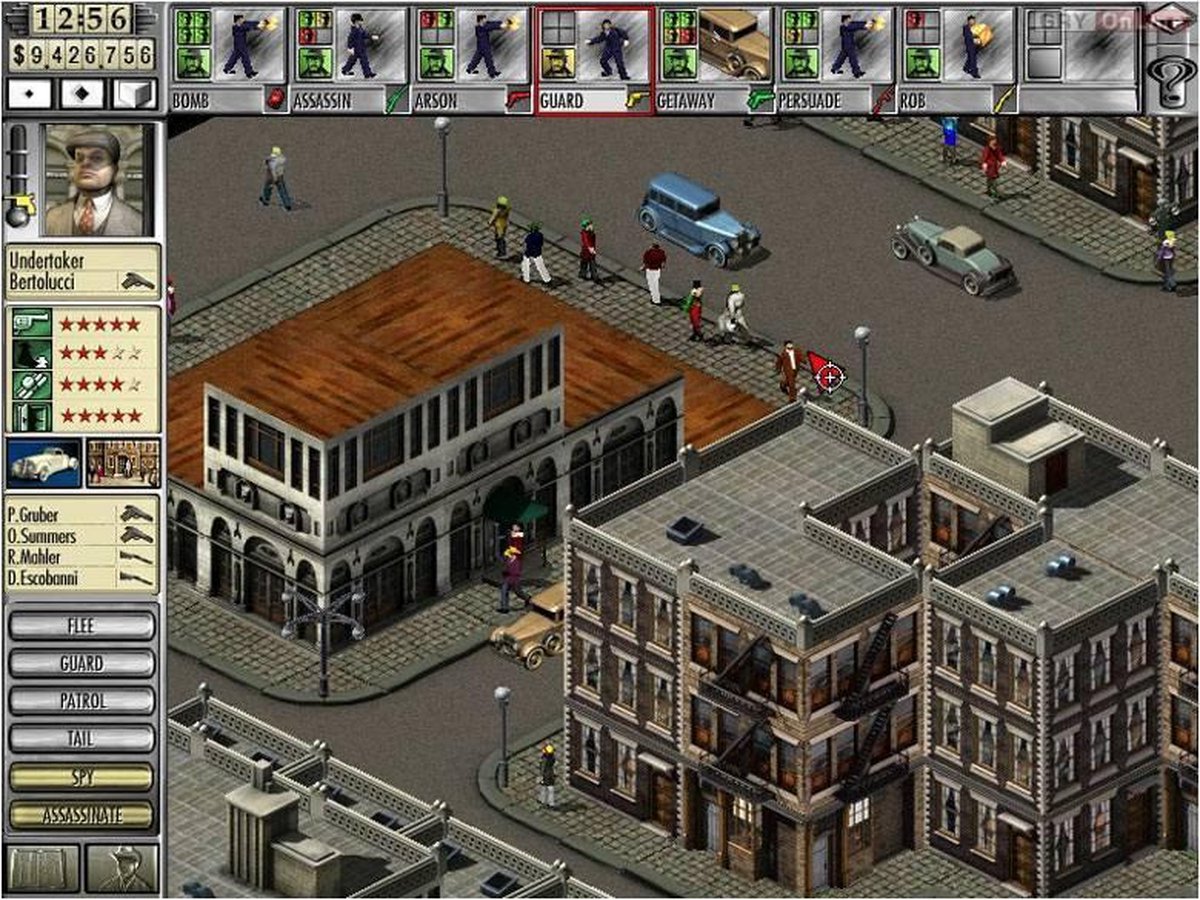The image size is (1200, 900).
Task: Give the Assassinate command
Action: 82,815
